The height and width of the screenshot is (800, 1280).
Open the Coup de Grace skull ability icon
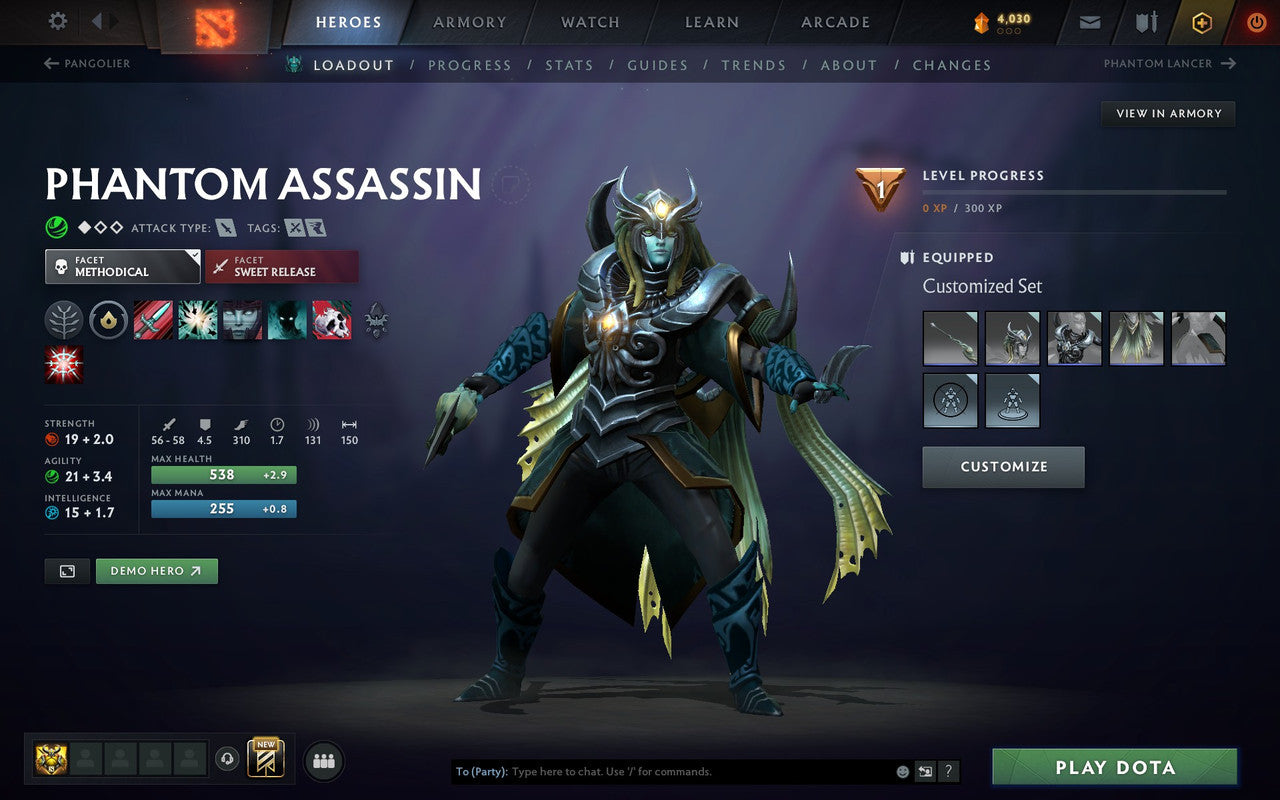(x=332, y=320)
